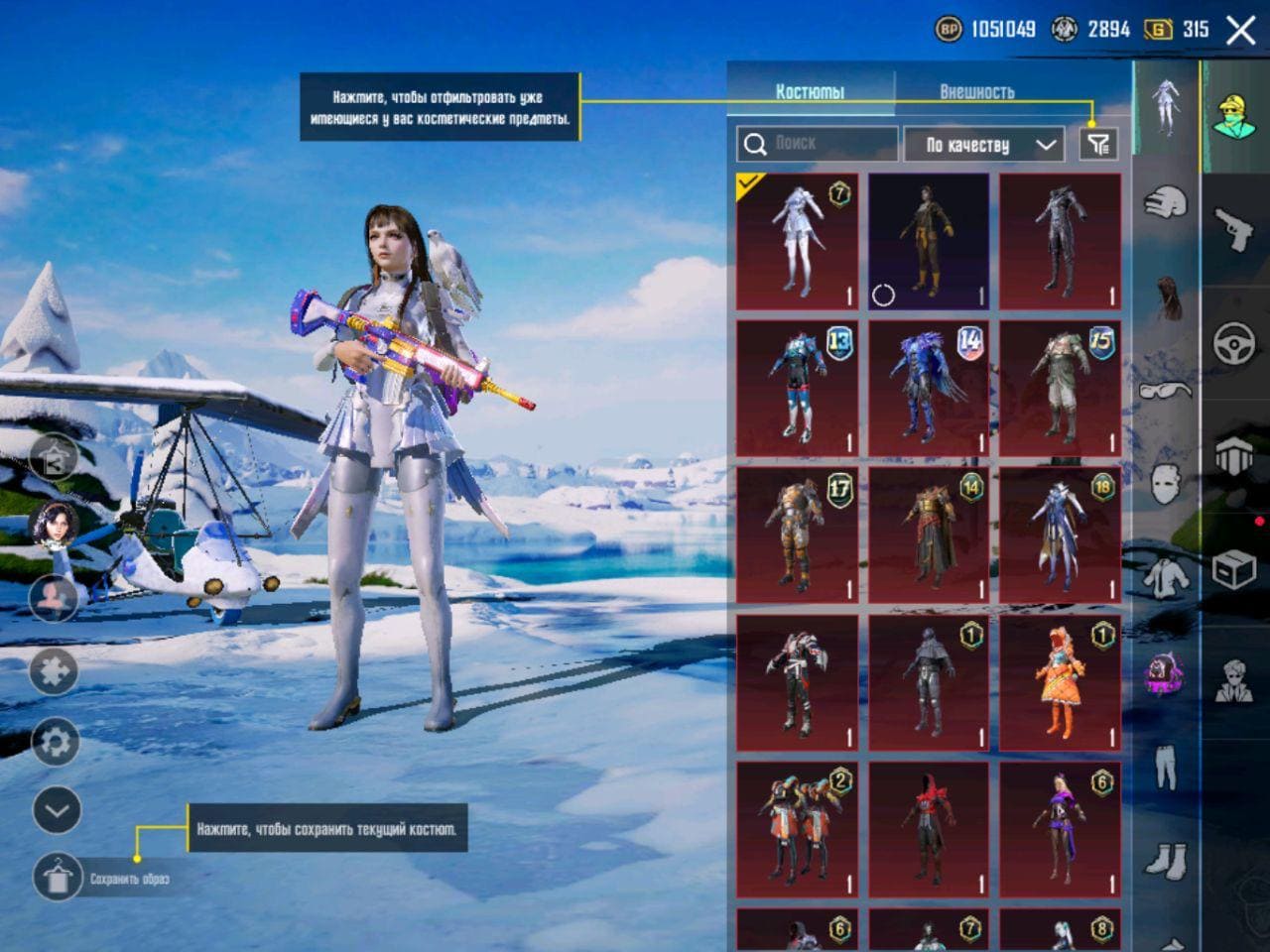Click the Поиск search field
1270x952 pixels.
point(818,145)
